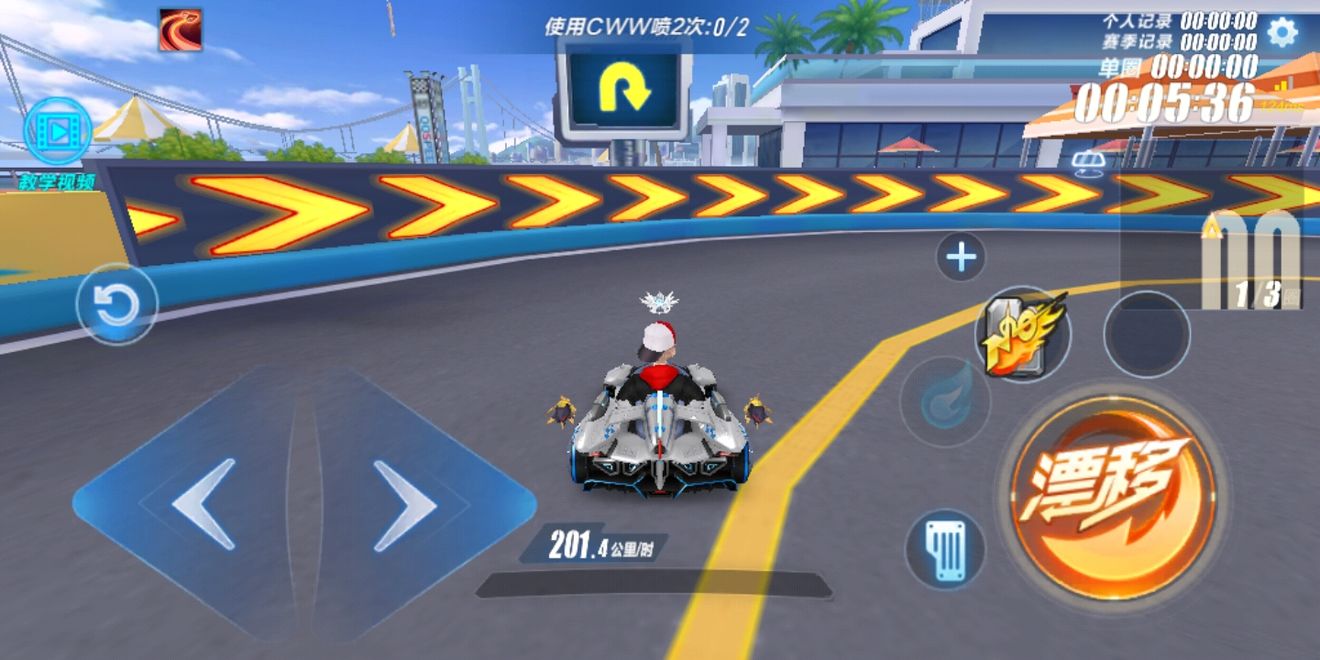
Task: Trigger the small blue flame boost button
Action: click(x=943, y=402)
